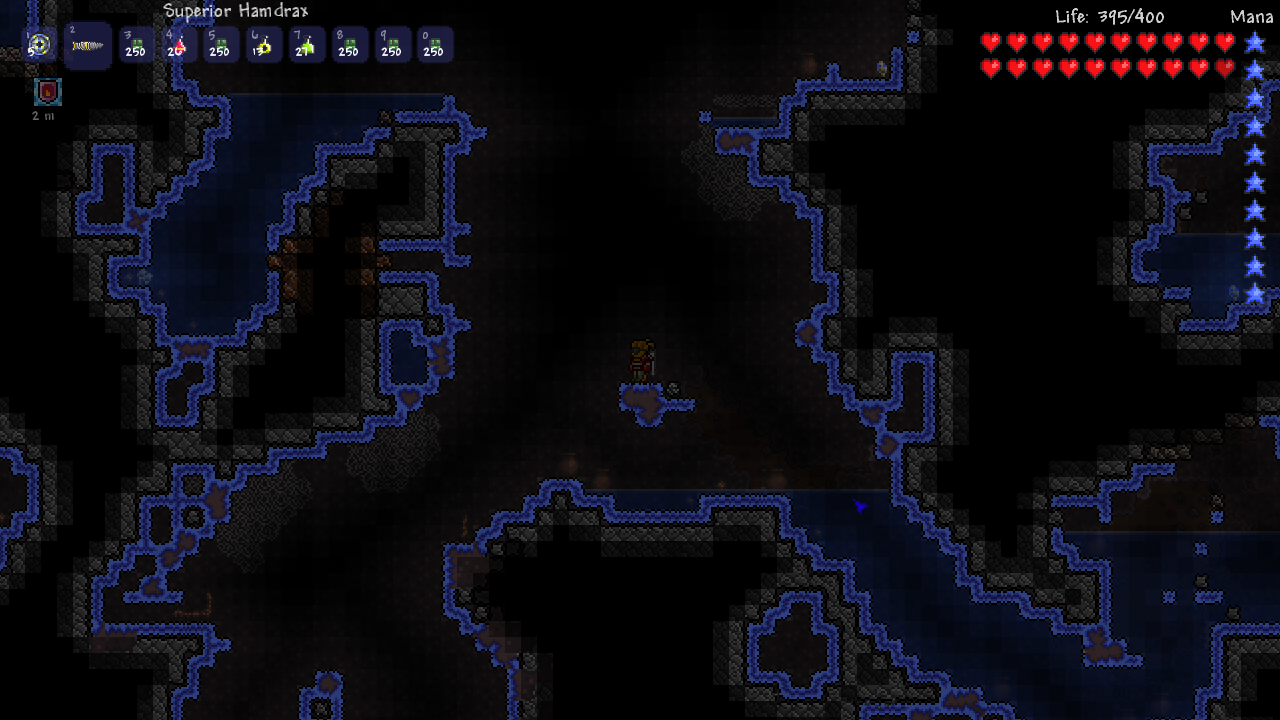
Task: Select the Hamdrax drill in hotbar slot 2
Action: 87,45
